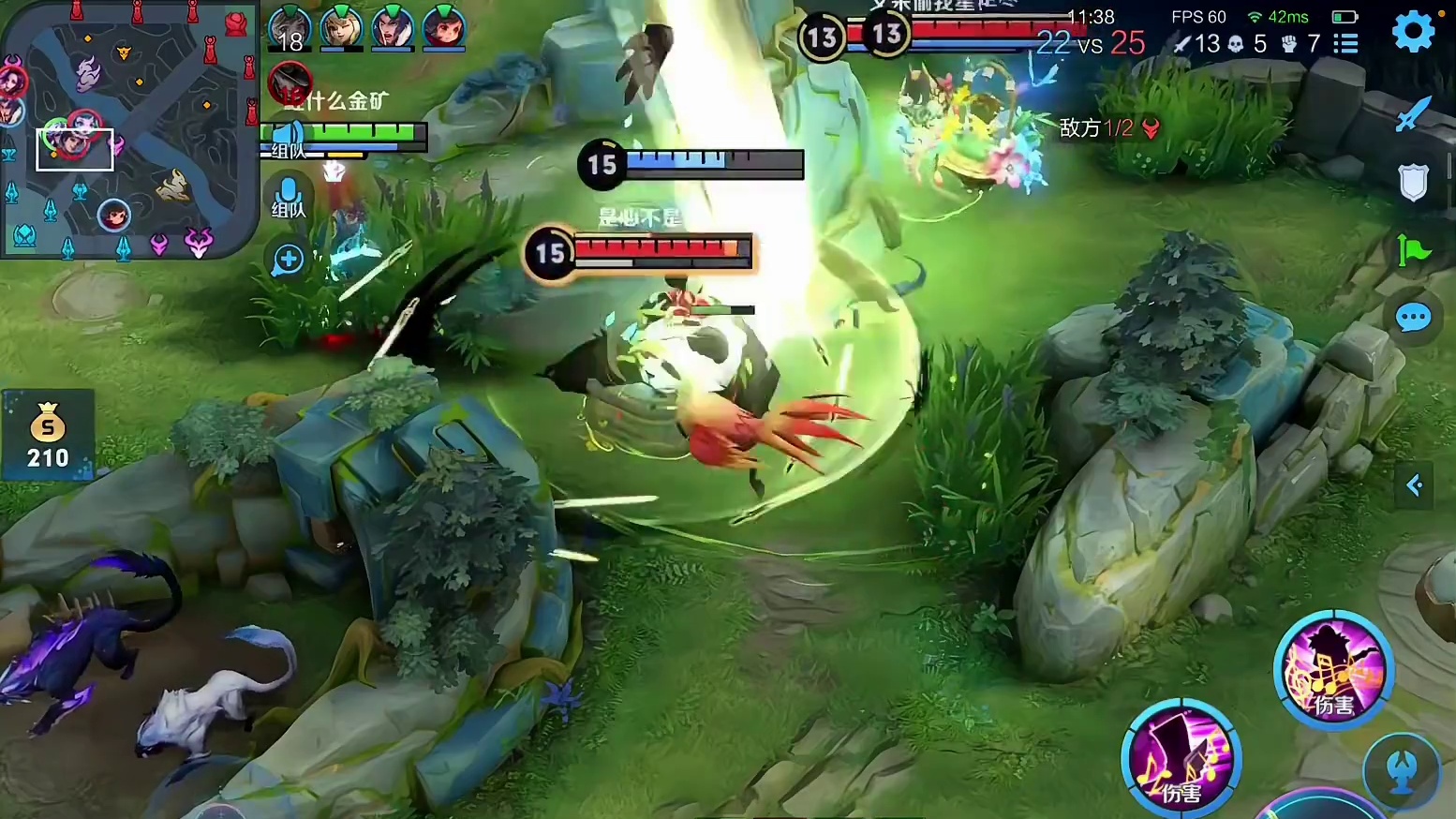Image resolution: width=1456 pixels, height=819 pixels.
Task: Expand the side panel with the arrow
Action: [1414, 485]
